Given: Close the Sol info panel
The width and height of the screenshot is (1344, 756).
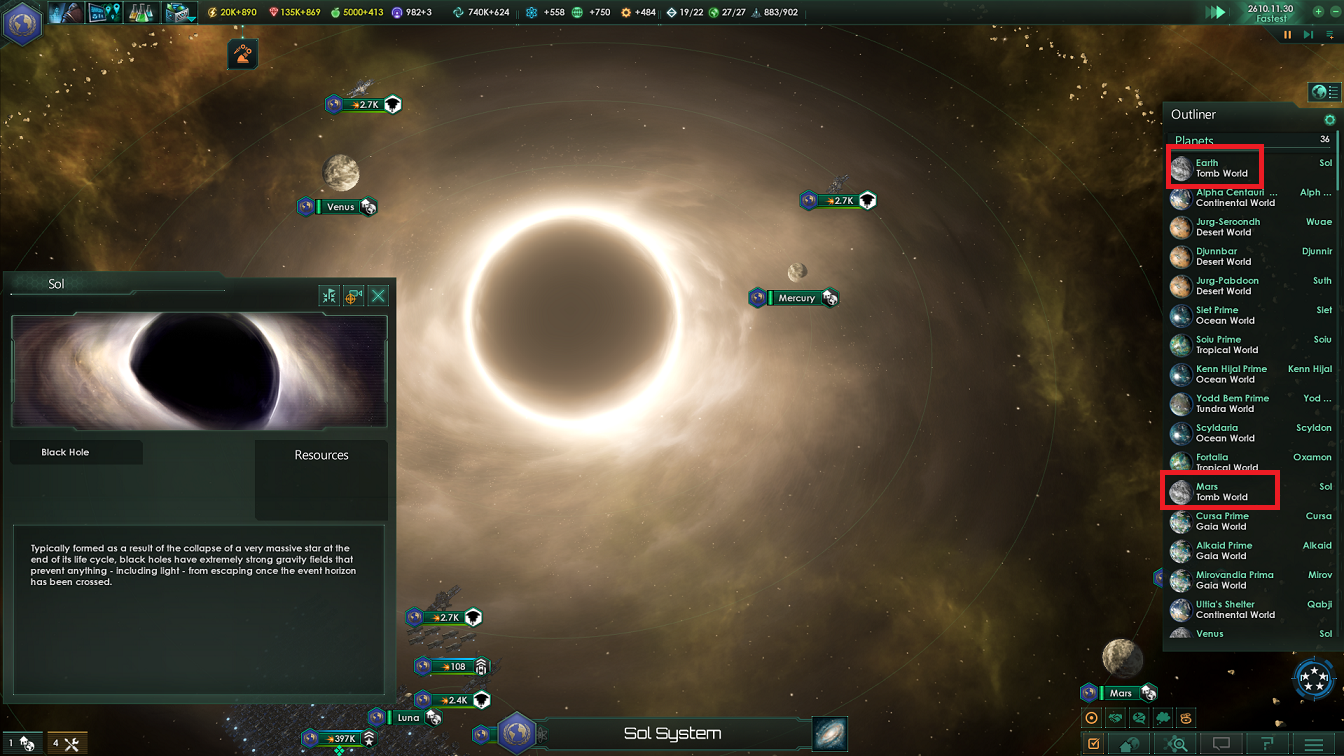Looking at the screenshot, I should click(x=378, y=296).
